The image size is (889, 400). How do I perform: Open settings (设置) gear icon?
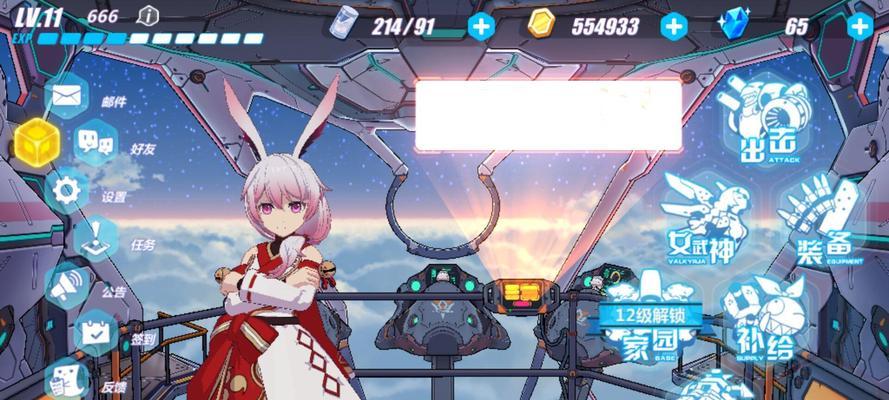pos(67,188)
